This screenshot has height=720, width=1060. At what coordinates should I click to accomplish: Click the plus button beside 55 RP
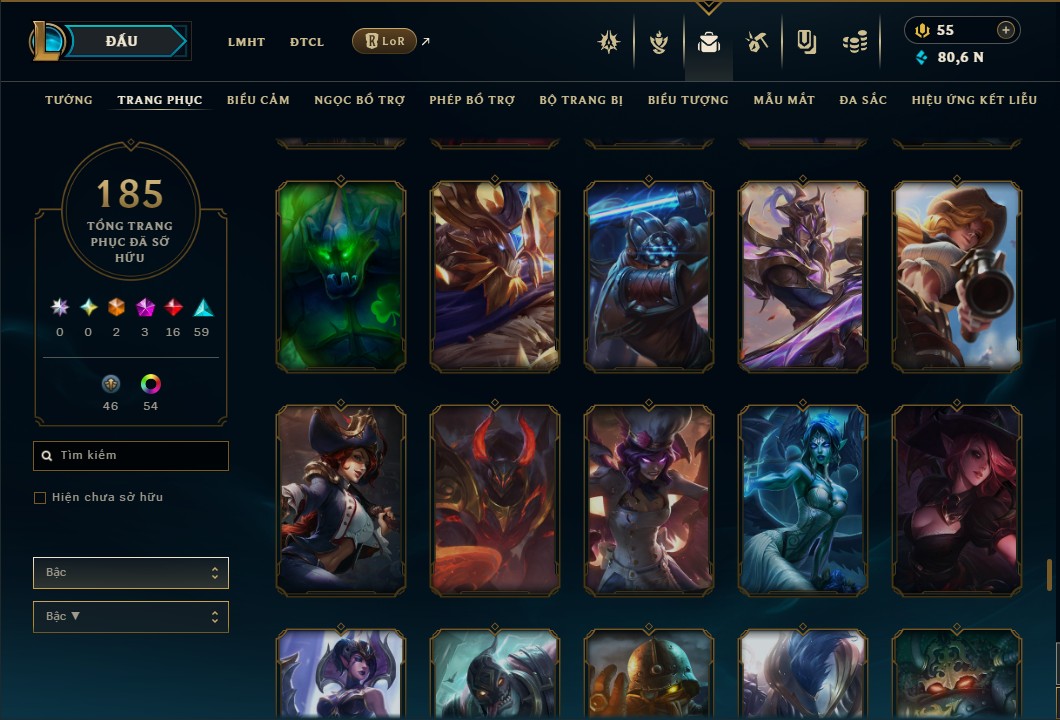(x=1006, y=30)
